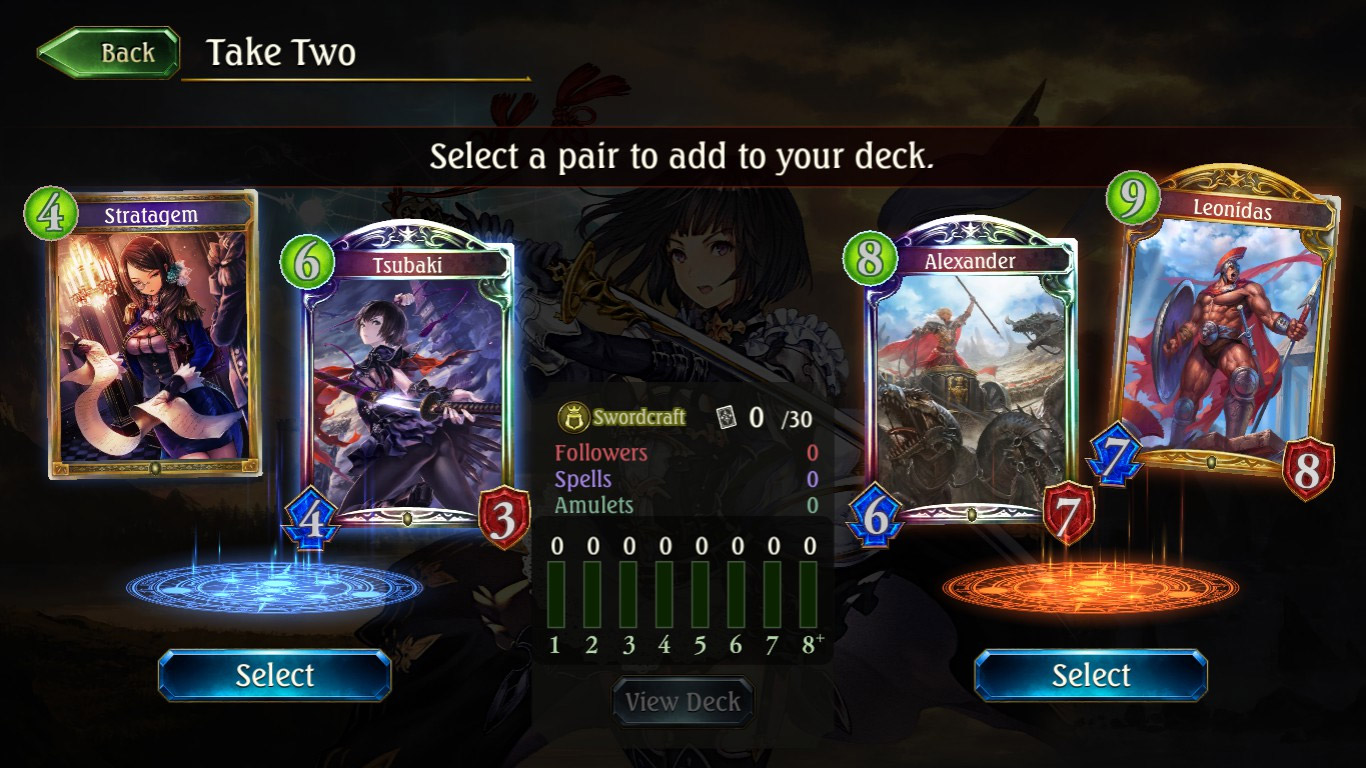Image resolution: width=1366 pixels, height=768 pixels.
Task: Choose the Alexander and Leonidas pair
Action: (x=1090, y=676)
